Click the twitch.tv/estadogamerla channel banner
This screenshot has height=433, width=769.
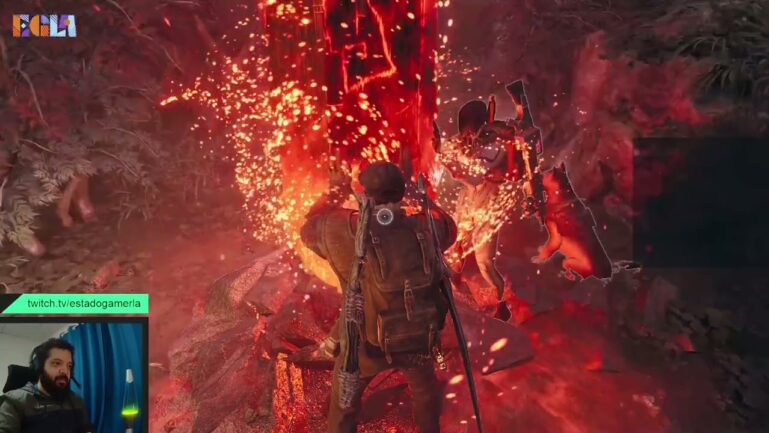(74, 304)
